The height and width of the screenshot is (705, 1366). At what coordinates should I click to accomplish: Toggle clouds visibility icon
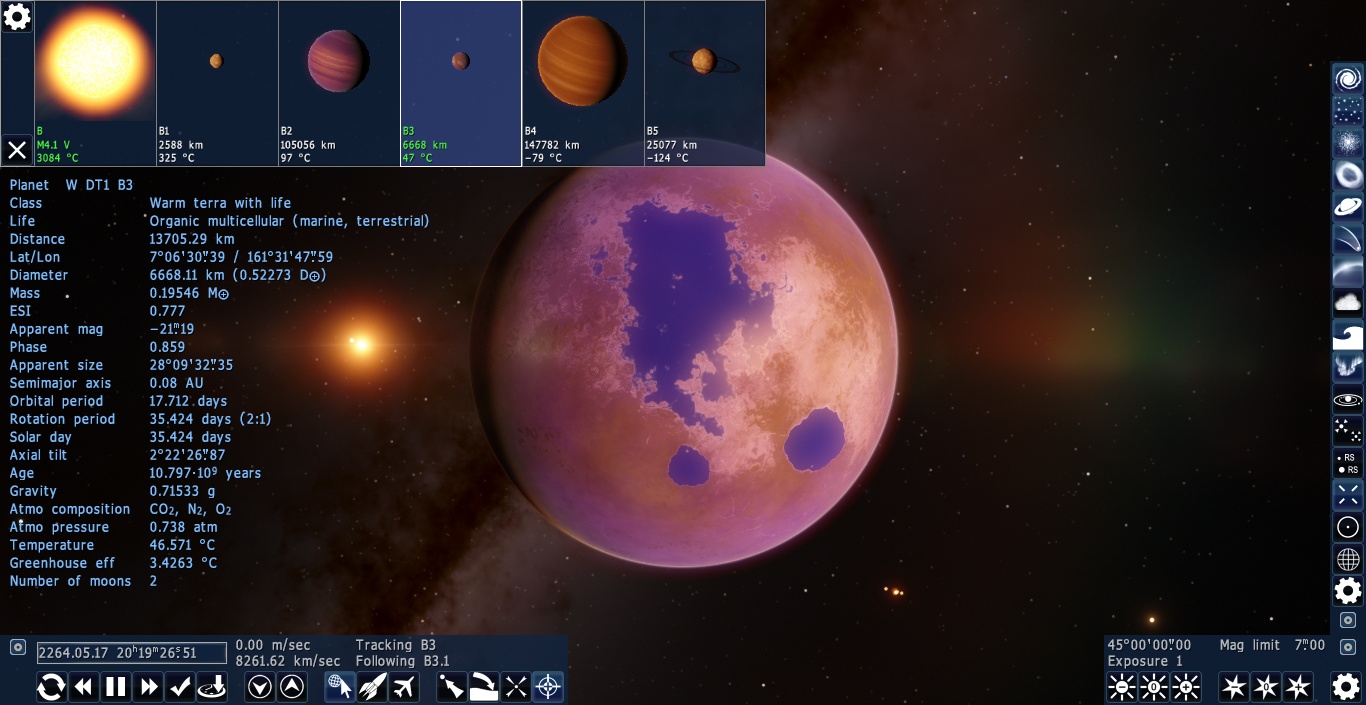tap(1348, 302)
